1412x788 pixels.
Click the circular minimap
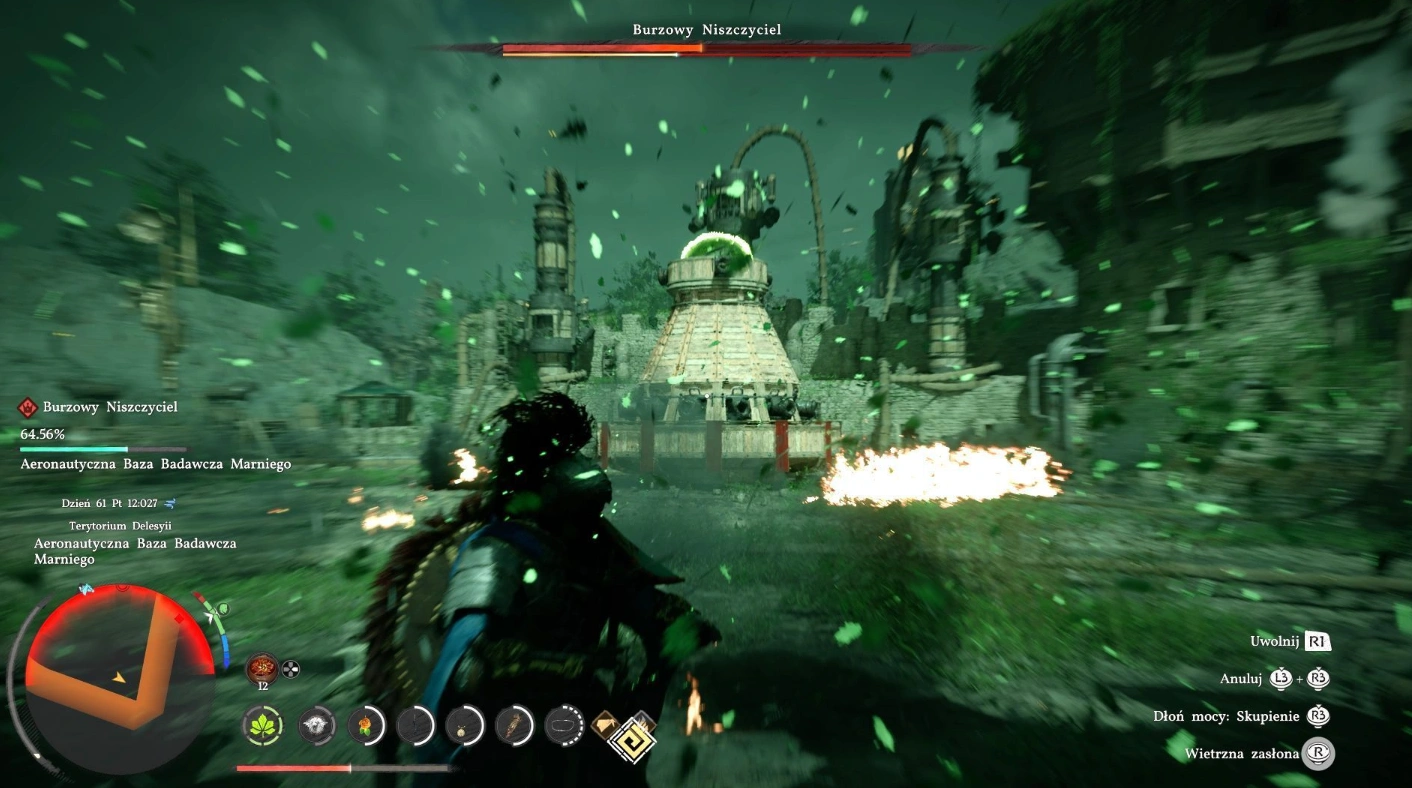pos(119,677)
